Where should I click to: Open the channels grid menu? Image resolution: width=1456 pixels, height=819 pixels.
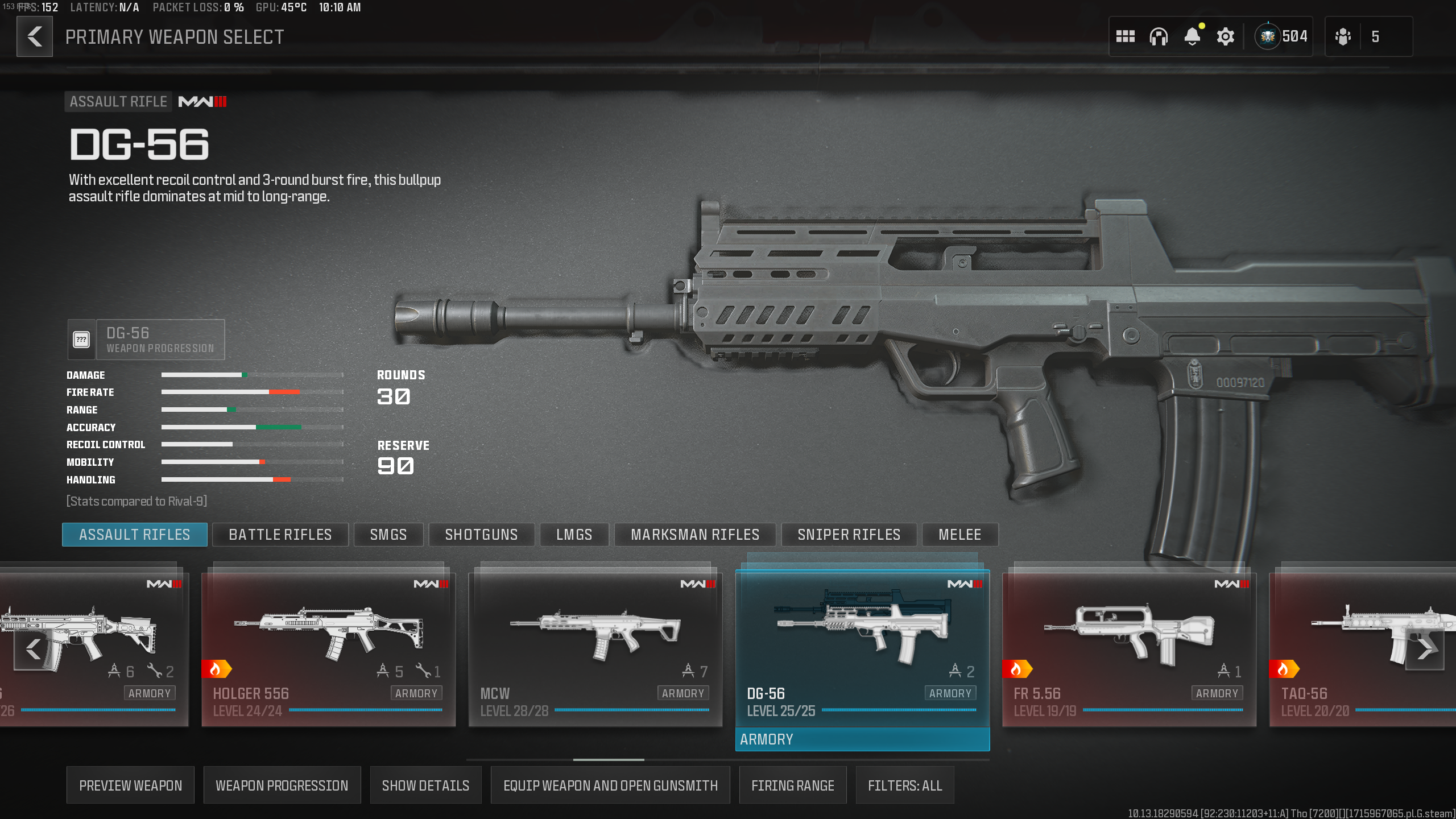(x=1125, y=36)
